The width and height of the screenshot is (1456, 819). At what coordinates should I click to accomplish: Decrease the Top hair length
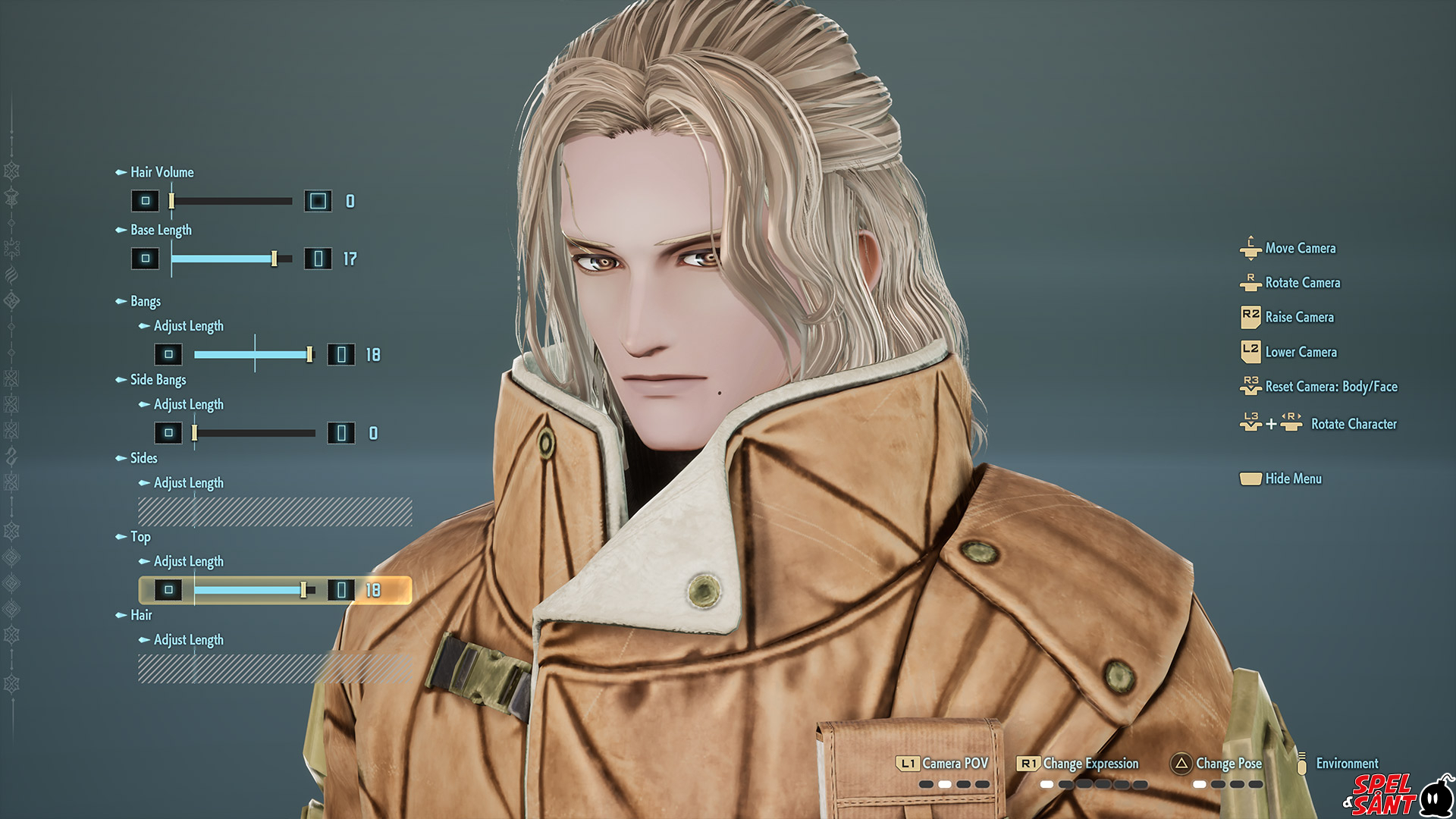(x=168, y=590)
